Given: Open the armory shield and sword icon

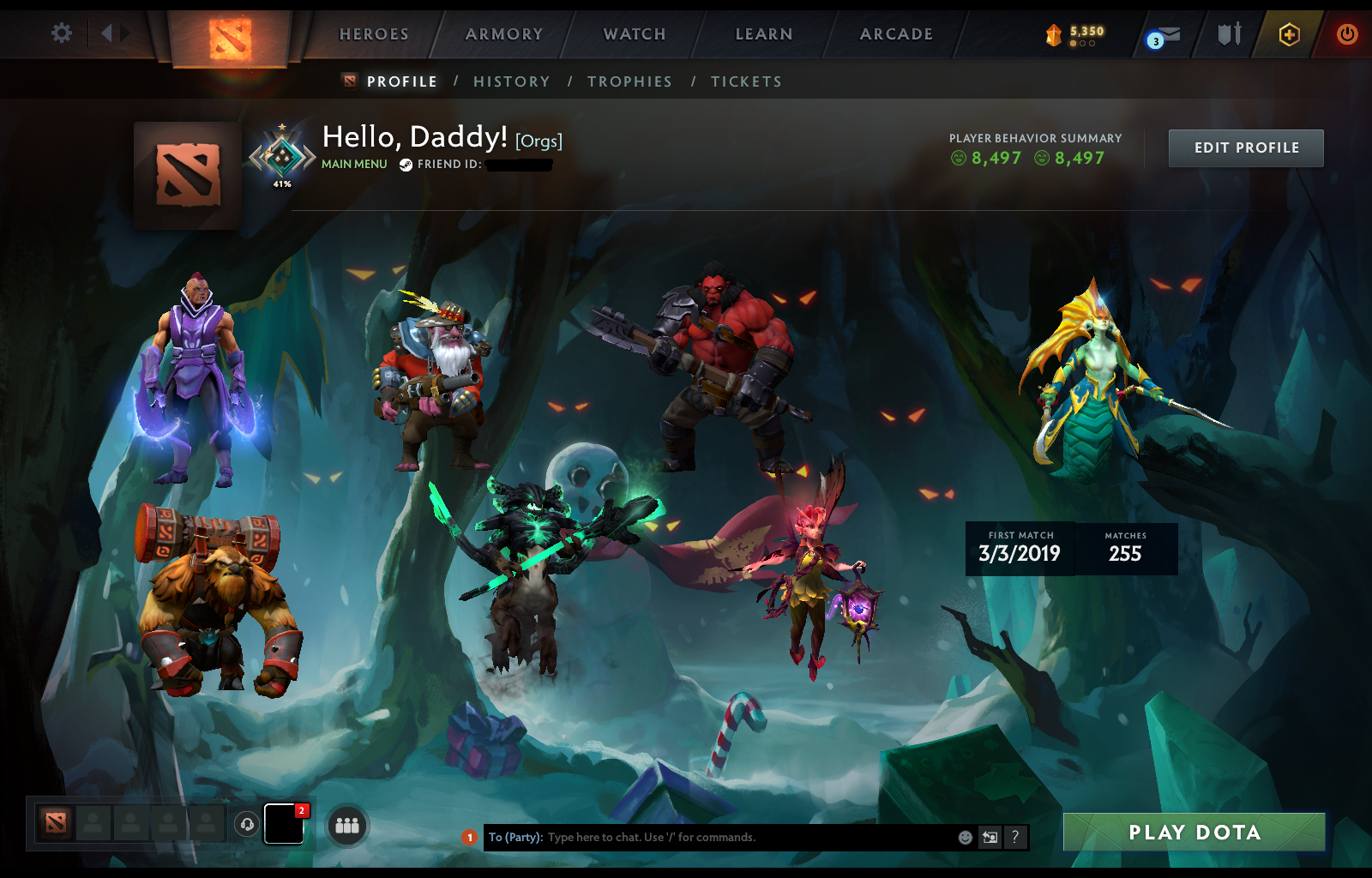Looking at the screenshot, I should click(x=1228, y=34).
